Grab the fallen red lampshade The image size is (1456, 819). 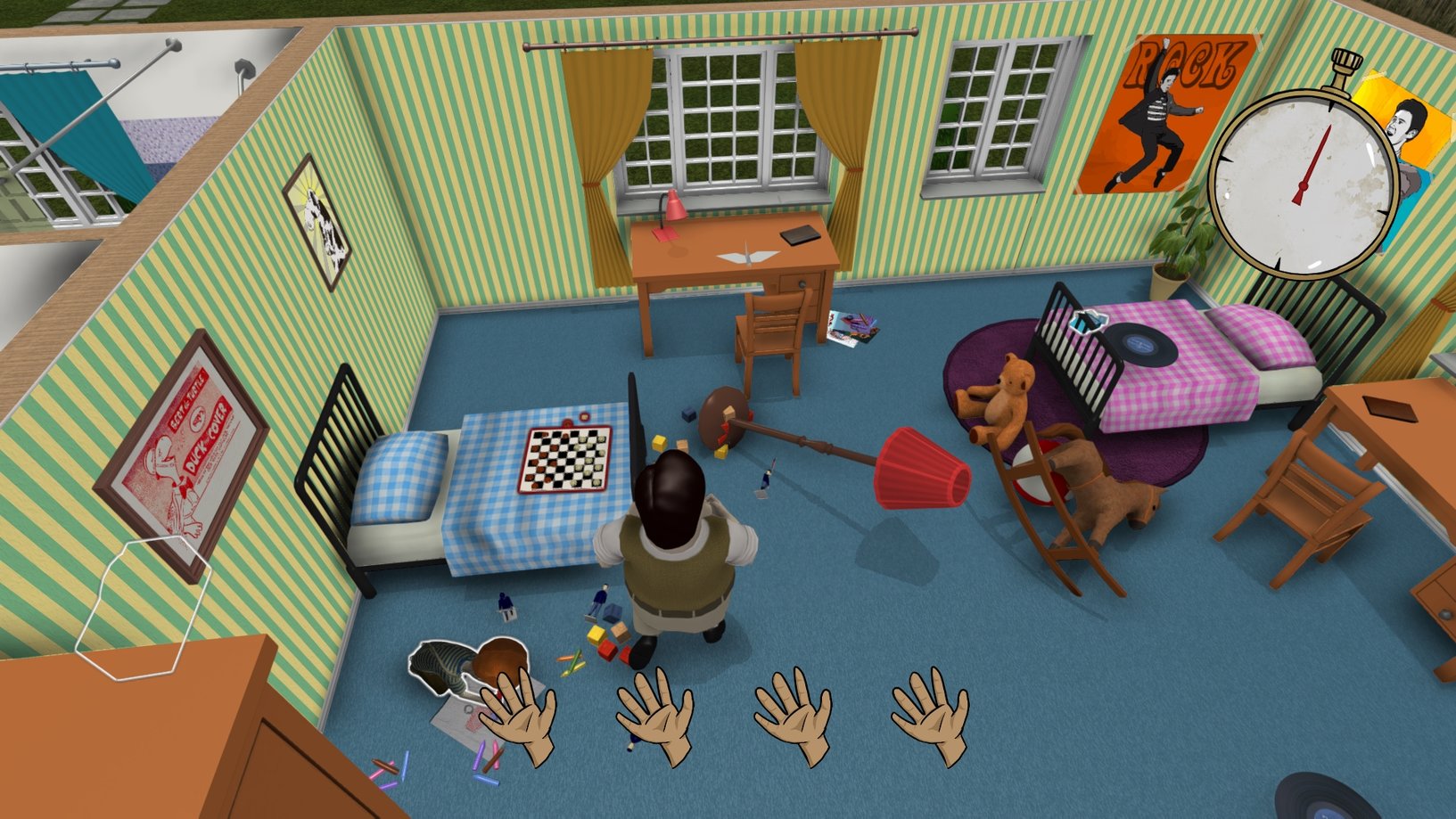(x=918, y=468)
